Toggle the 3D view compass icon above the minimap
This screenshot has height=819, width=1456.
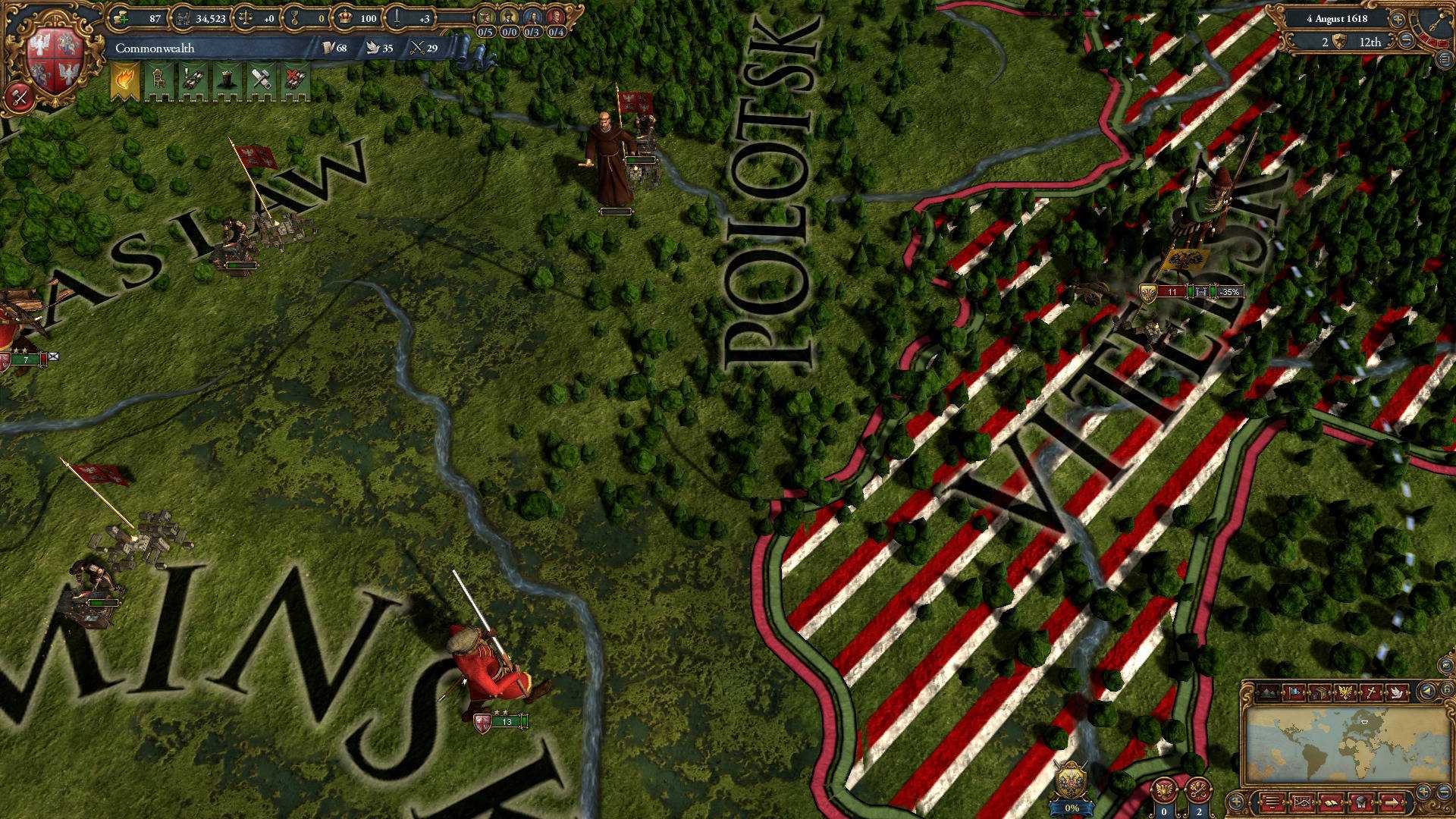(1427, 692)
